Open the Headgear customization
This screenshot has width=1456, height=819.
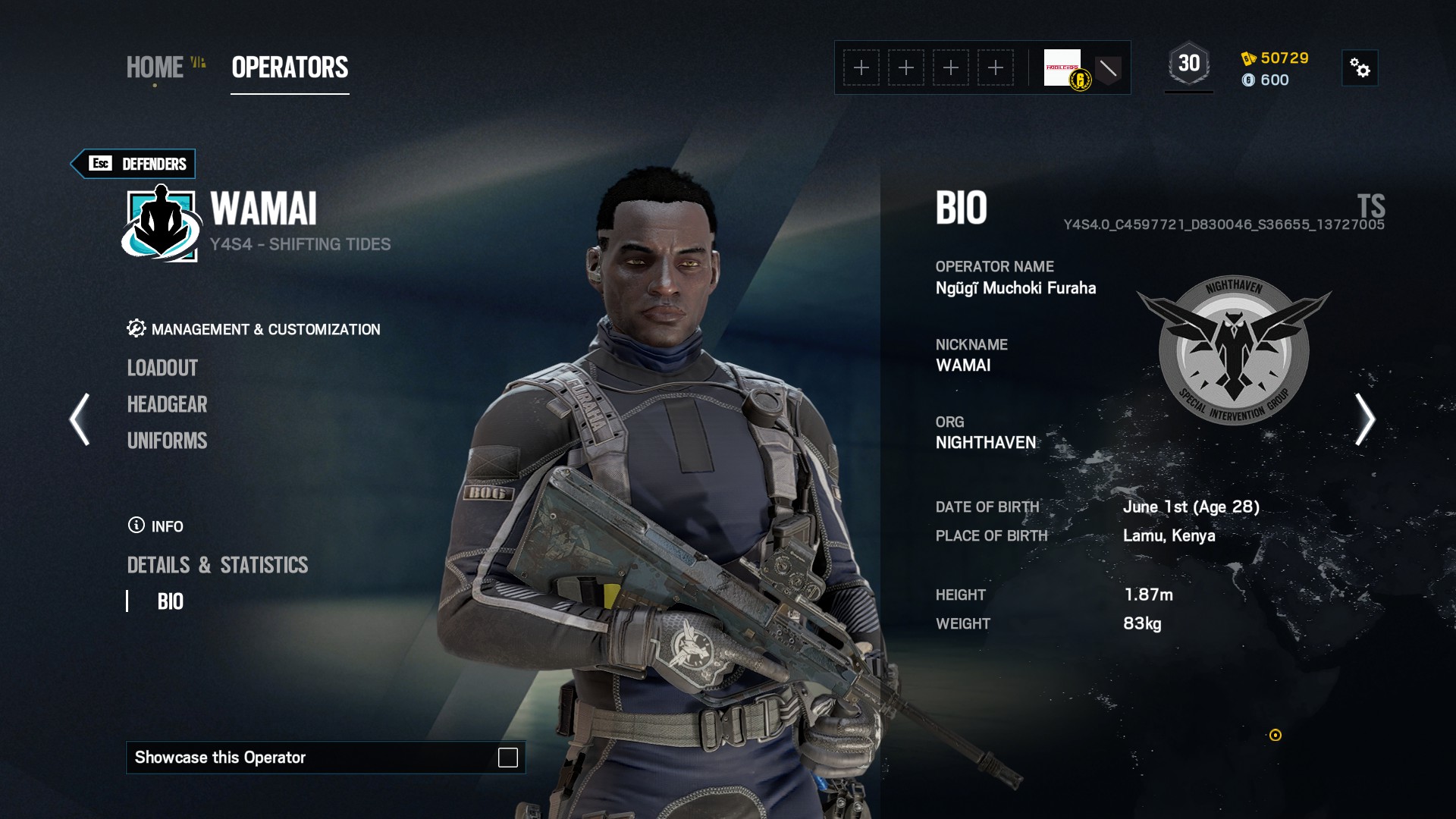167,405
